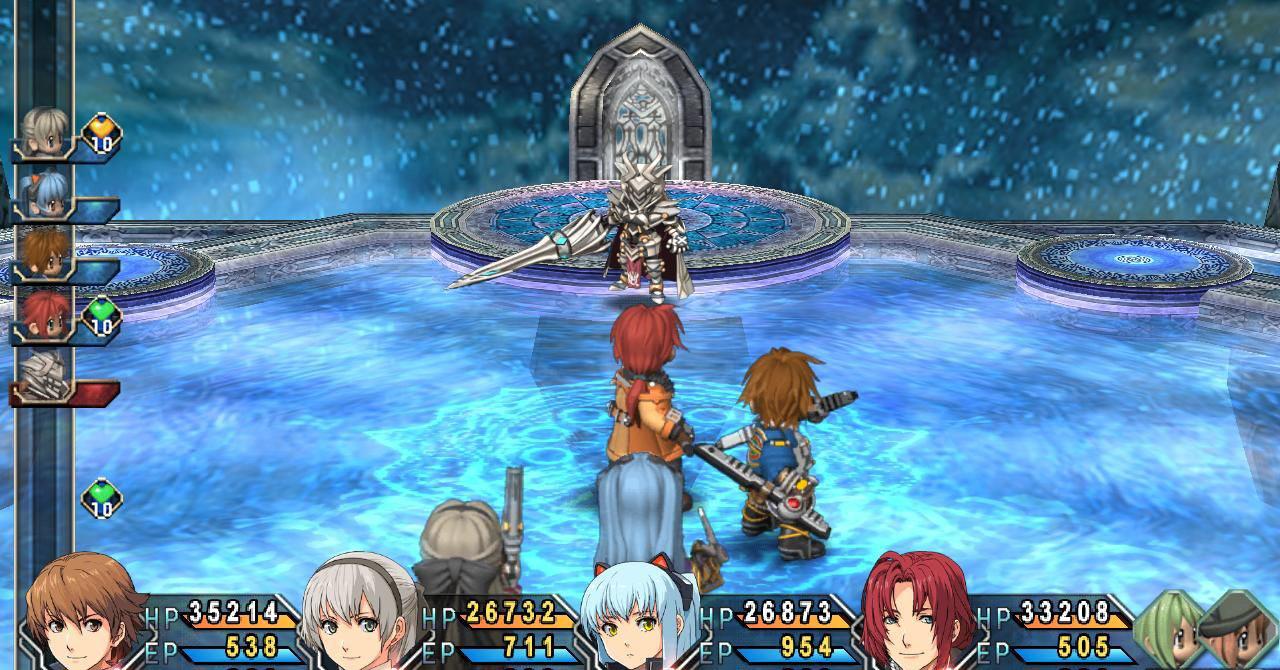Click the brown-haired hero's turn order portrait
The image size is (1280, 670).
coord(45,252)
